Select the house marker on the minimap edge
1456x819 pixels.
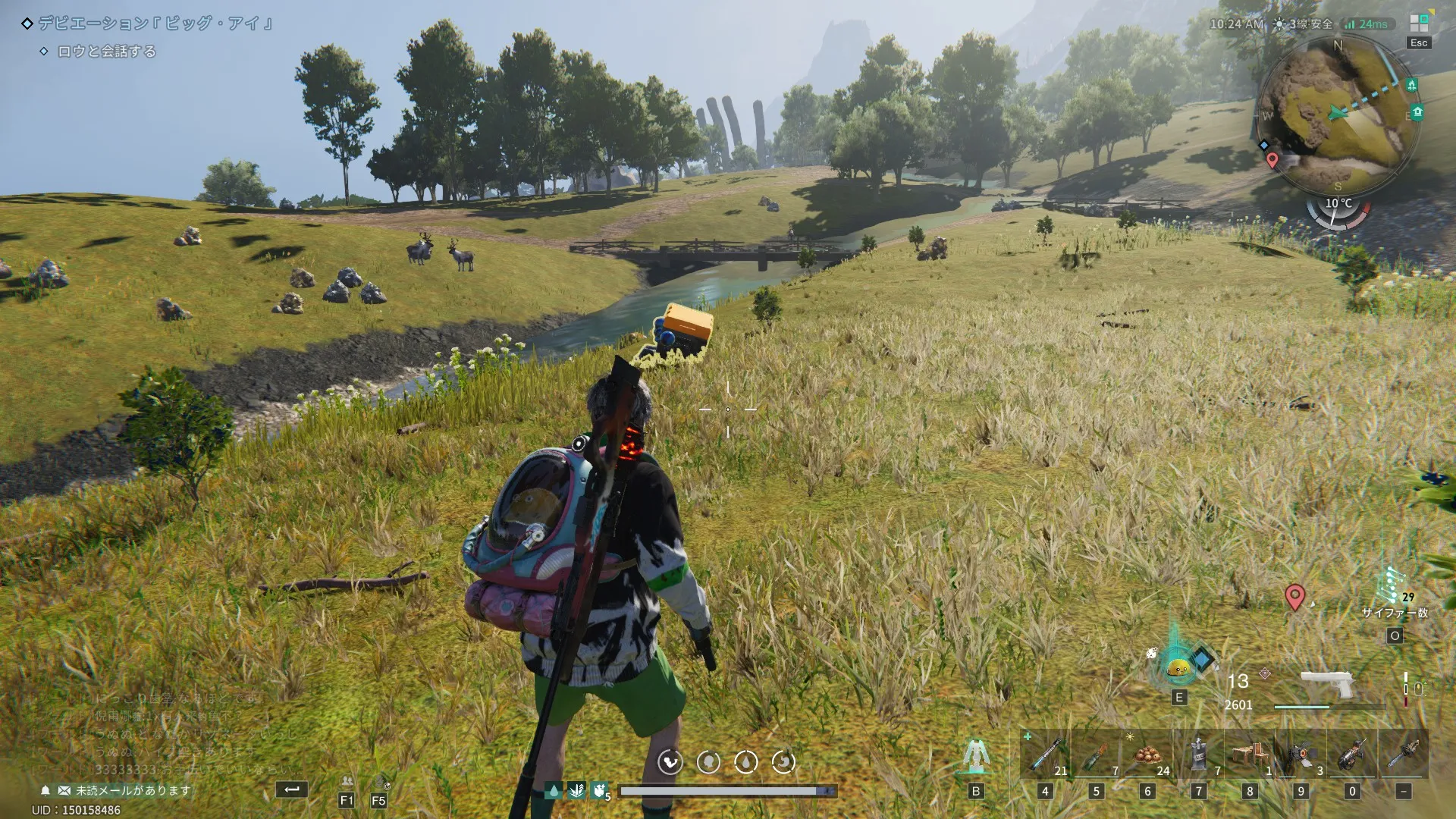pyautogui.click(x=1417, y=112)
